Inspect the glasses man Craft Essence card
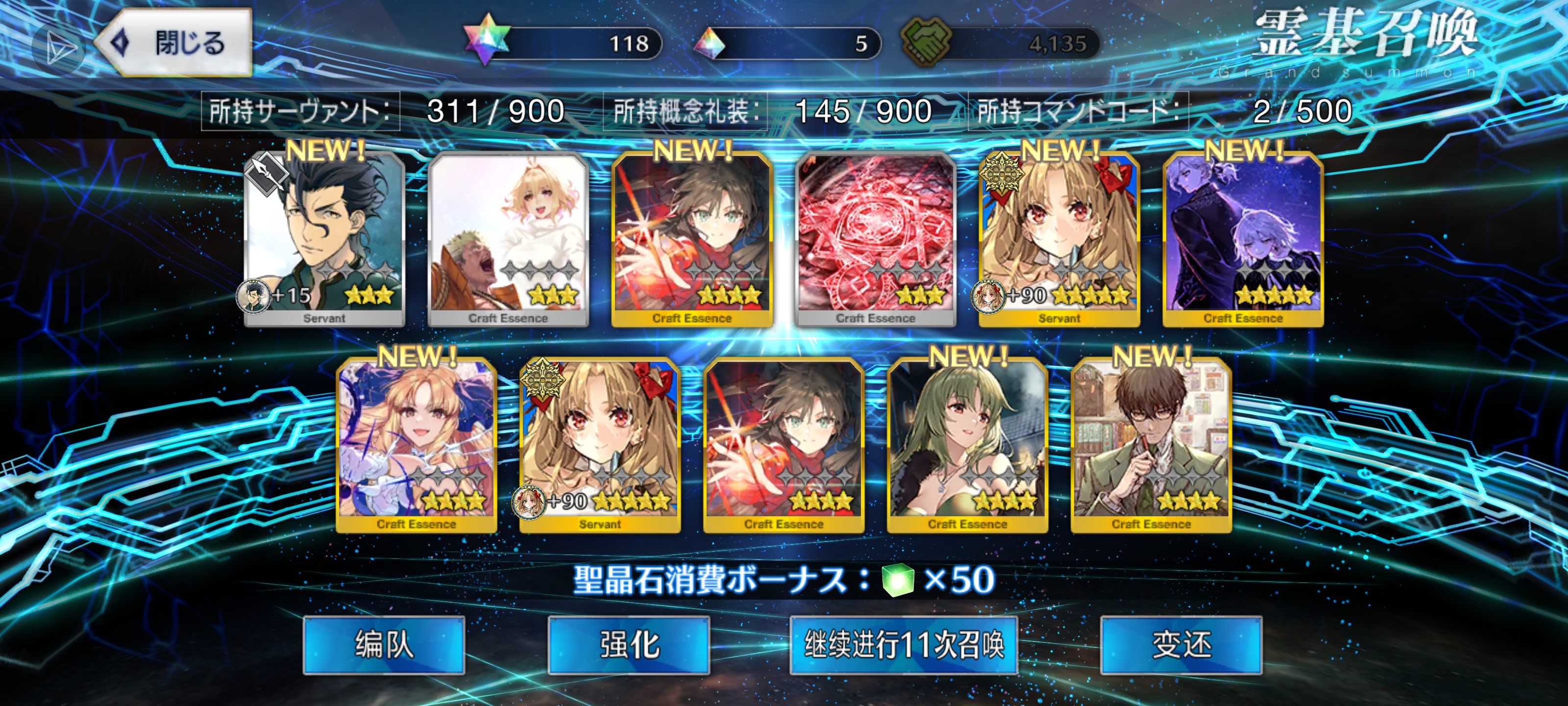The width and height of the screenshot is (1568, 706). point(1151,445)
